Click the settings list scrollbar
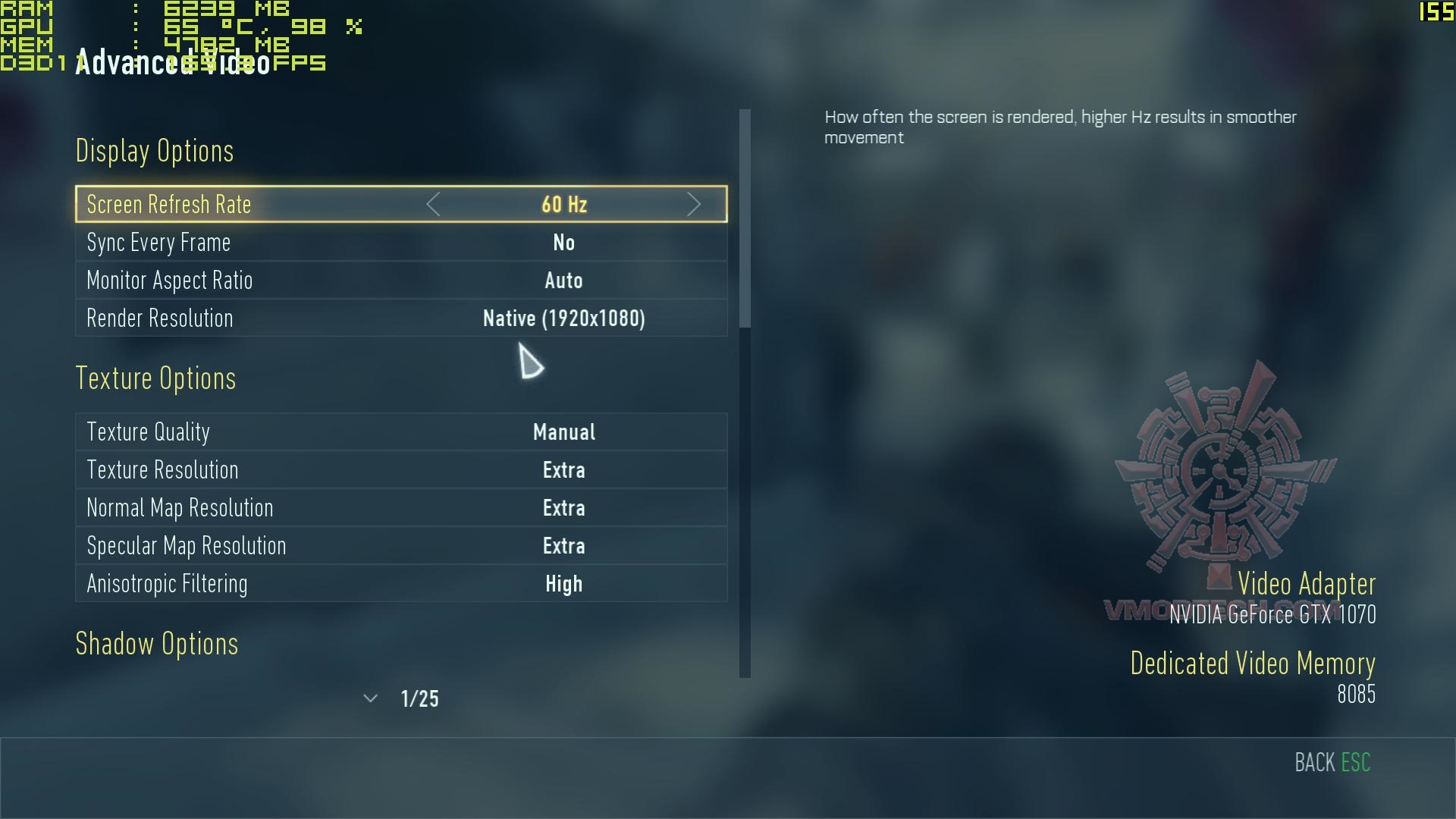The image size is (1456, 819). coord(745,220)
